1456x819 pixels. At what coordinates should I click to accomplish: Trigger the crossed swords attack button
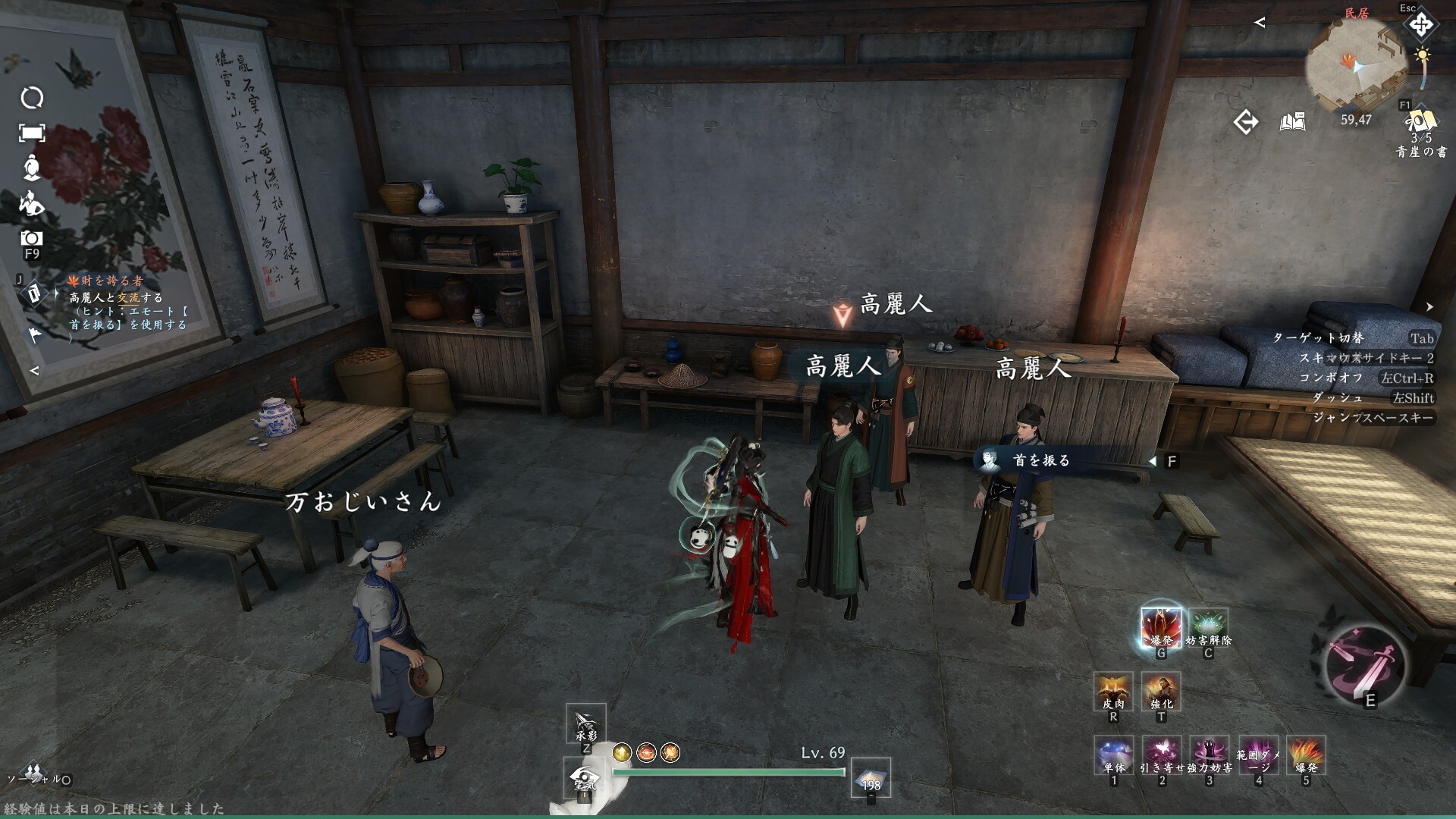pos(1364,667)
